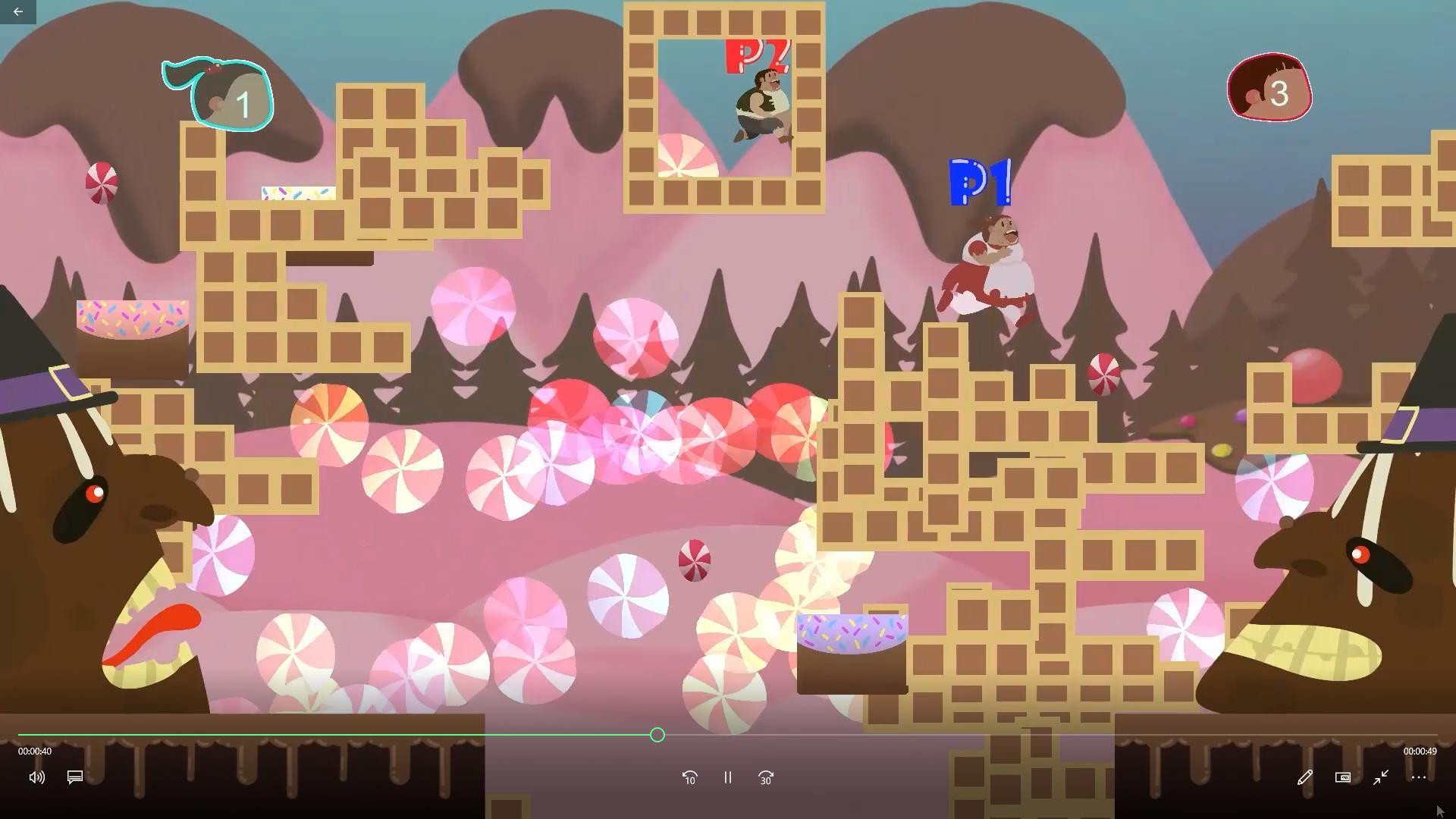Image resolution: width=1456 pixels, height=819 pixels.
Task: Click the red score bubble showing 3
Action: [1269, 88]
